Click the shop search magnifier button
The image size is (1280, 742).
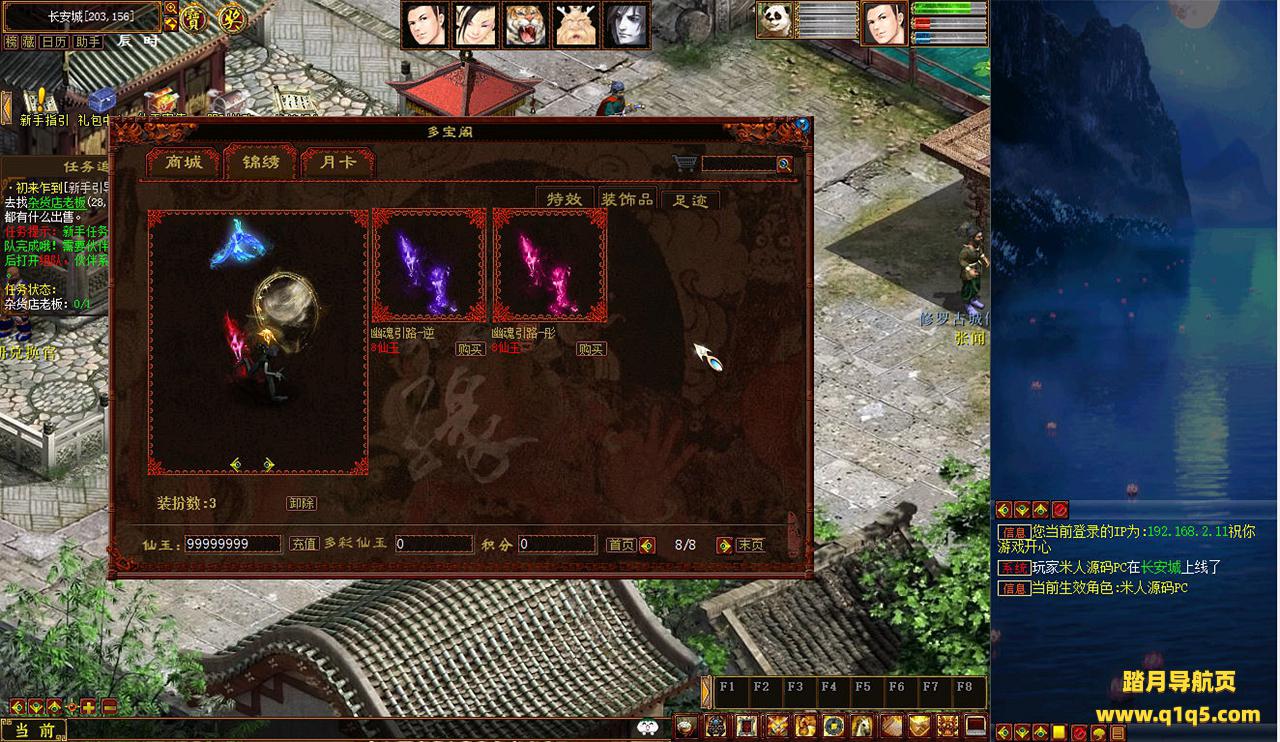point(784,164)
